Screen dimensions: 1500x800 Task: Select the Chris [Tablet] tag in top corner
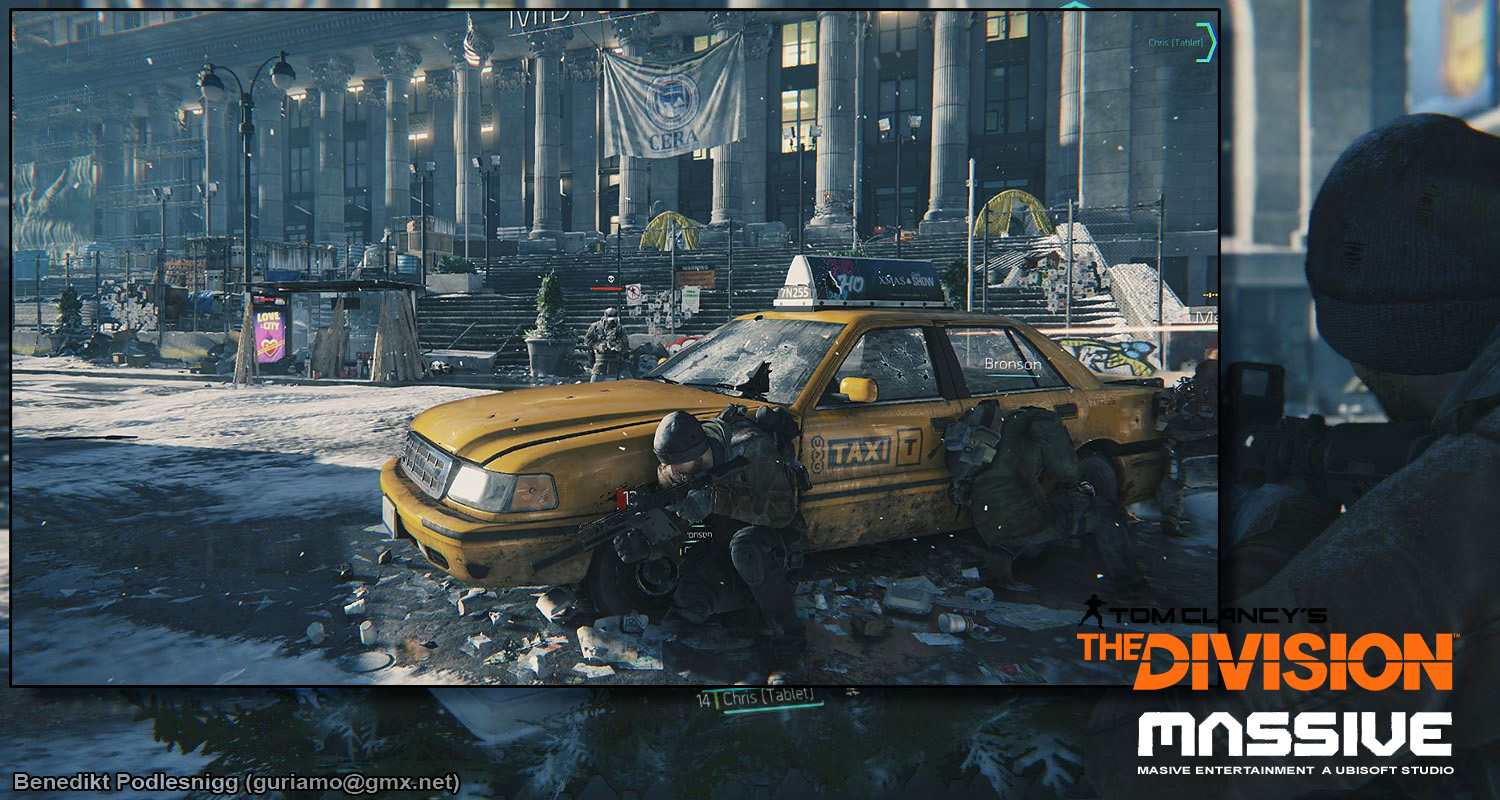(1175, 42)
